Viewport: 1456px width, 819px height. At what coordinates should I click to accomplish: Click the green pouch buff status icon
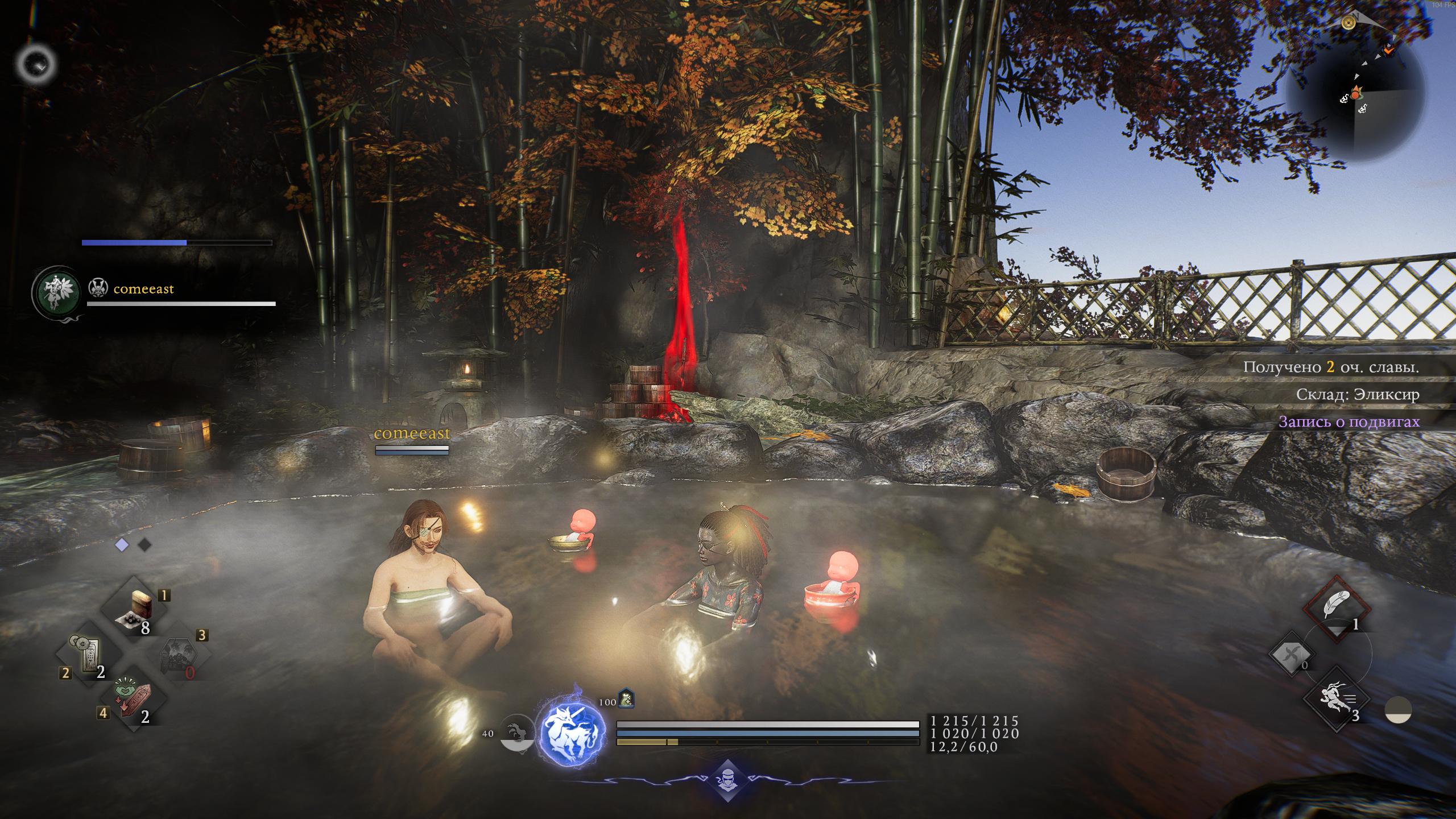click(626, 698)
